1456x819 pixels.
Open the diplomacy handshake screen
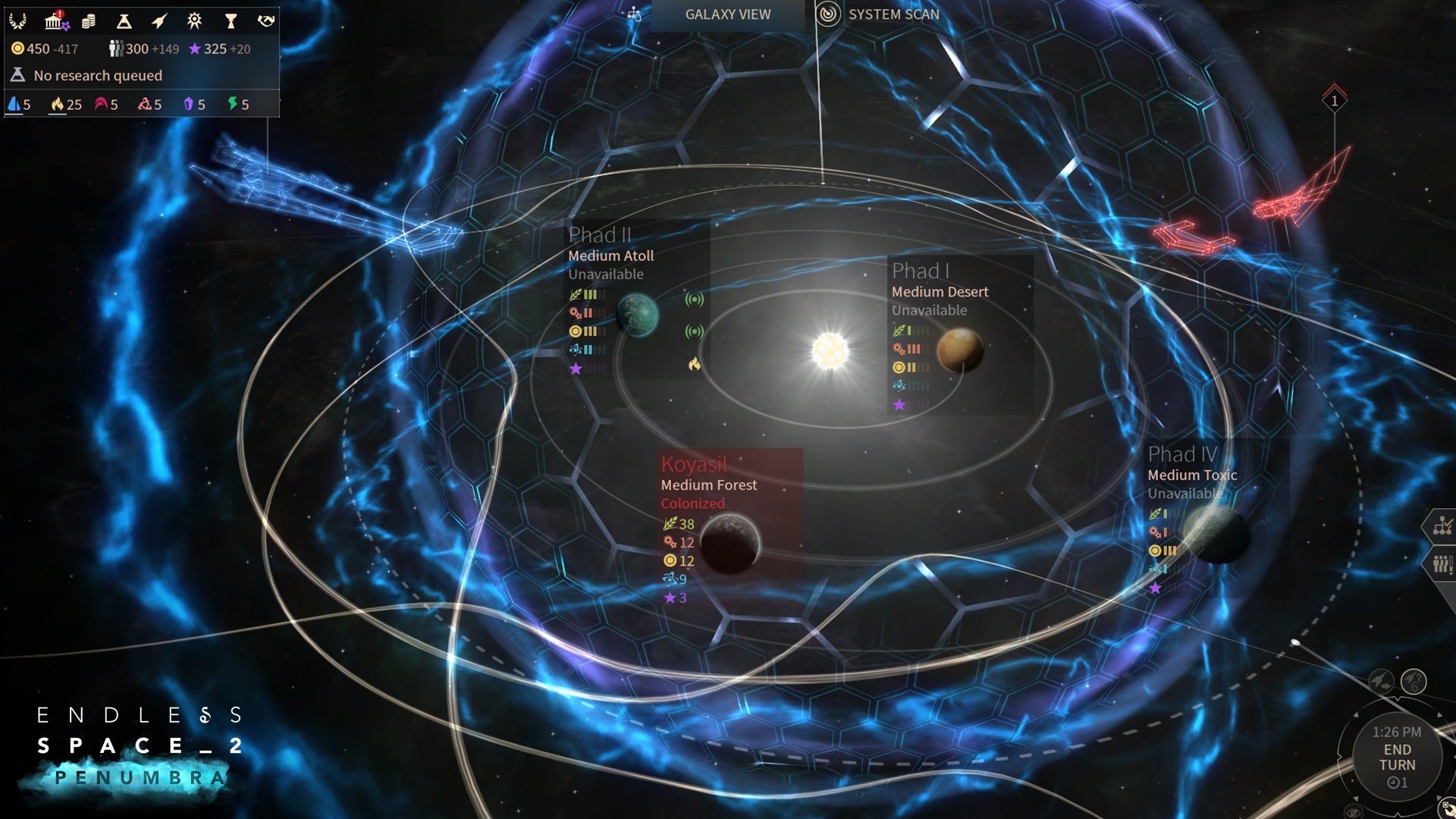(265, 21)
